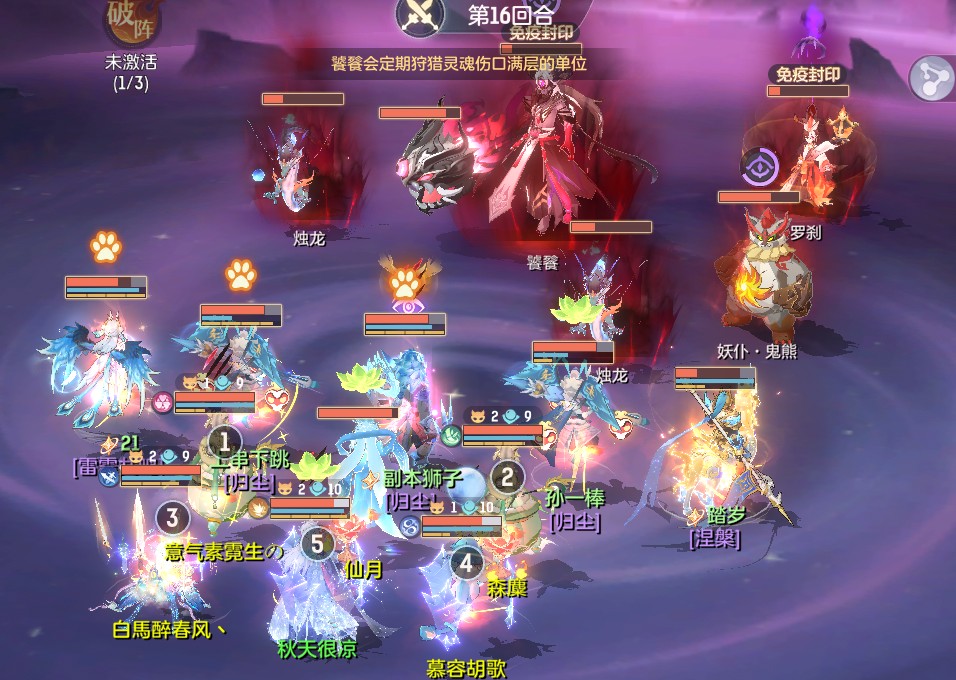Open the 破阵 formation-break icon
The height and width of the screenshot is (680, 956).
pos(132,19)
